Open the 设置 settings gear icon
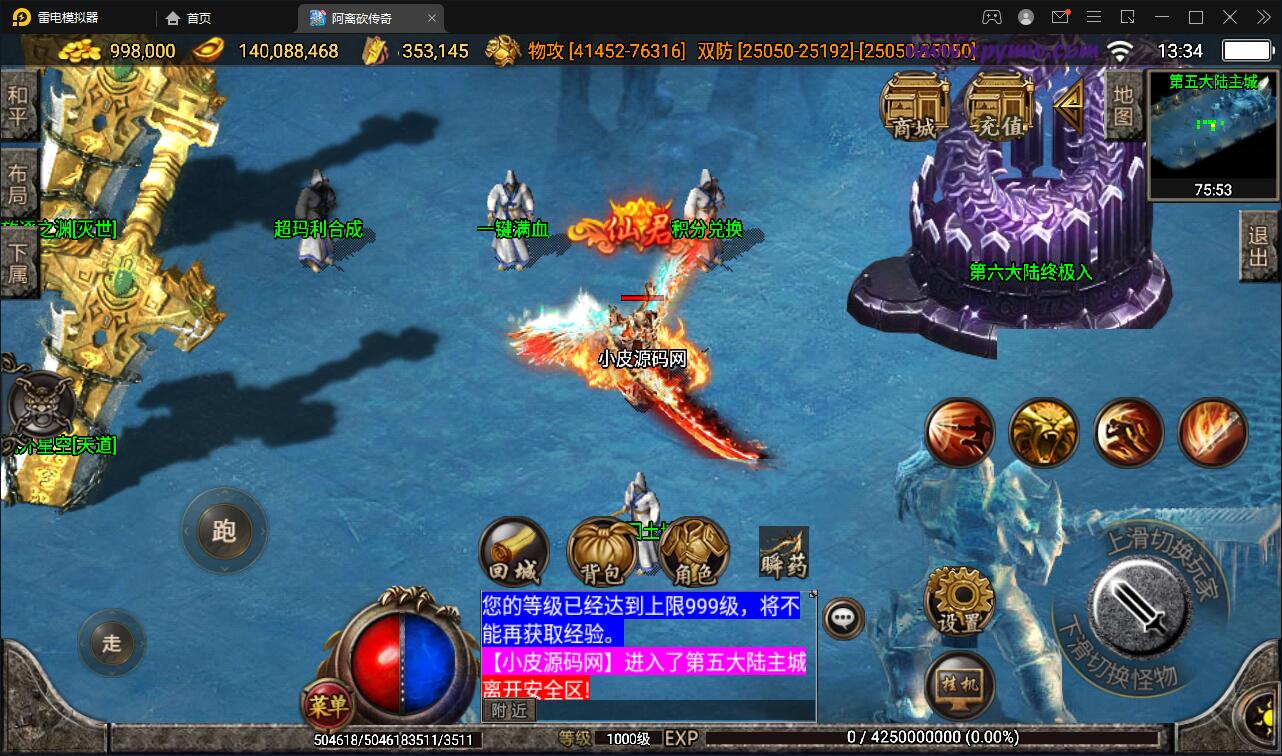This screenshot has width=1282, height=756. (957, 600)
